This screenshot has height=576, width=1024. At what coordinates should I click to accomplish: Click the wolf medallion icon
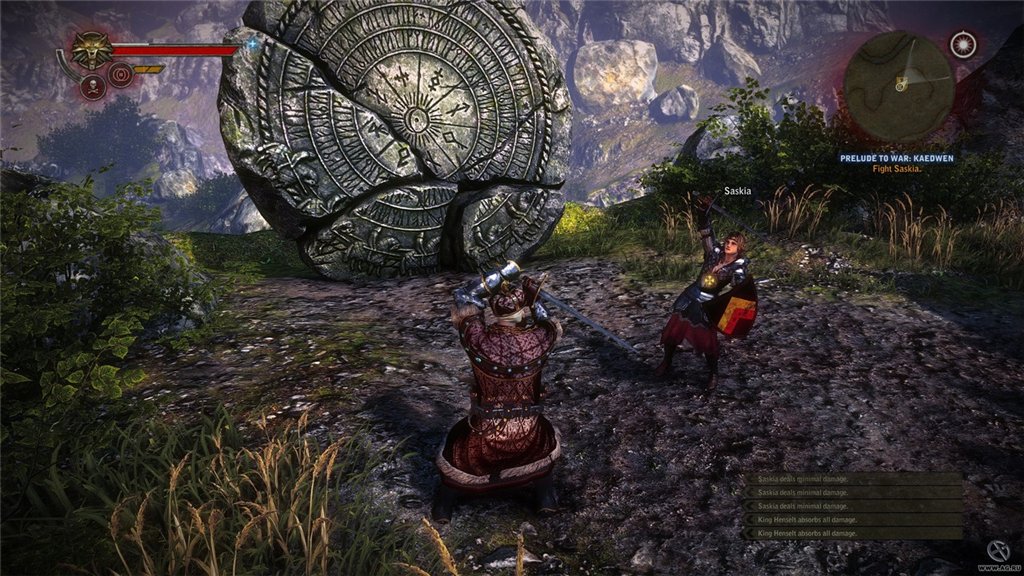[92, 49]
